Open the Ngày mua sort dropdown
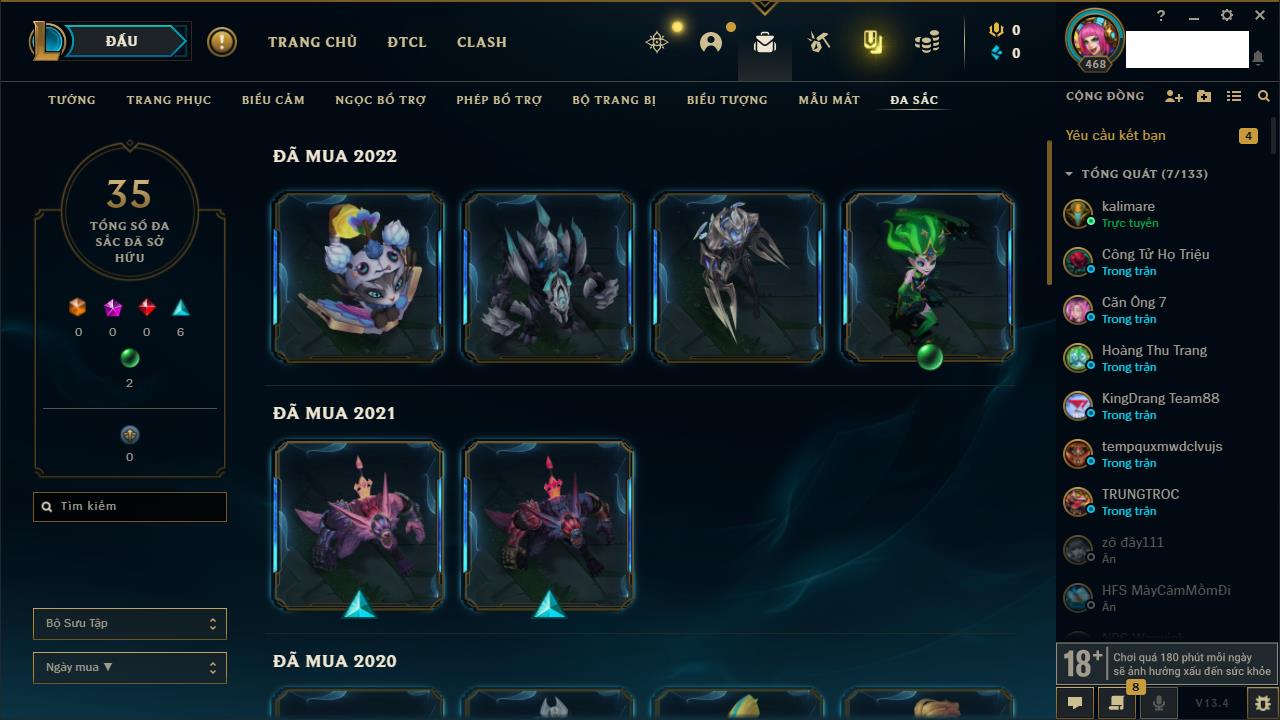Screen dimensions: 1280x720 pos(130,668)
